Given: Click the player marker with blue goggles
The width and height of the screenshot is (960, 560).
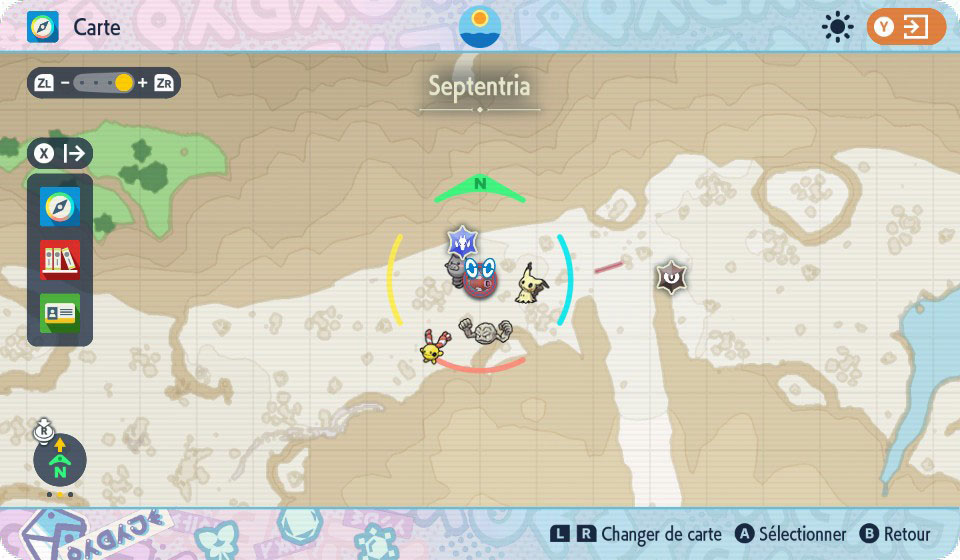Looking at the screenshot, I should click(480, 276).
